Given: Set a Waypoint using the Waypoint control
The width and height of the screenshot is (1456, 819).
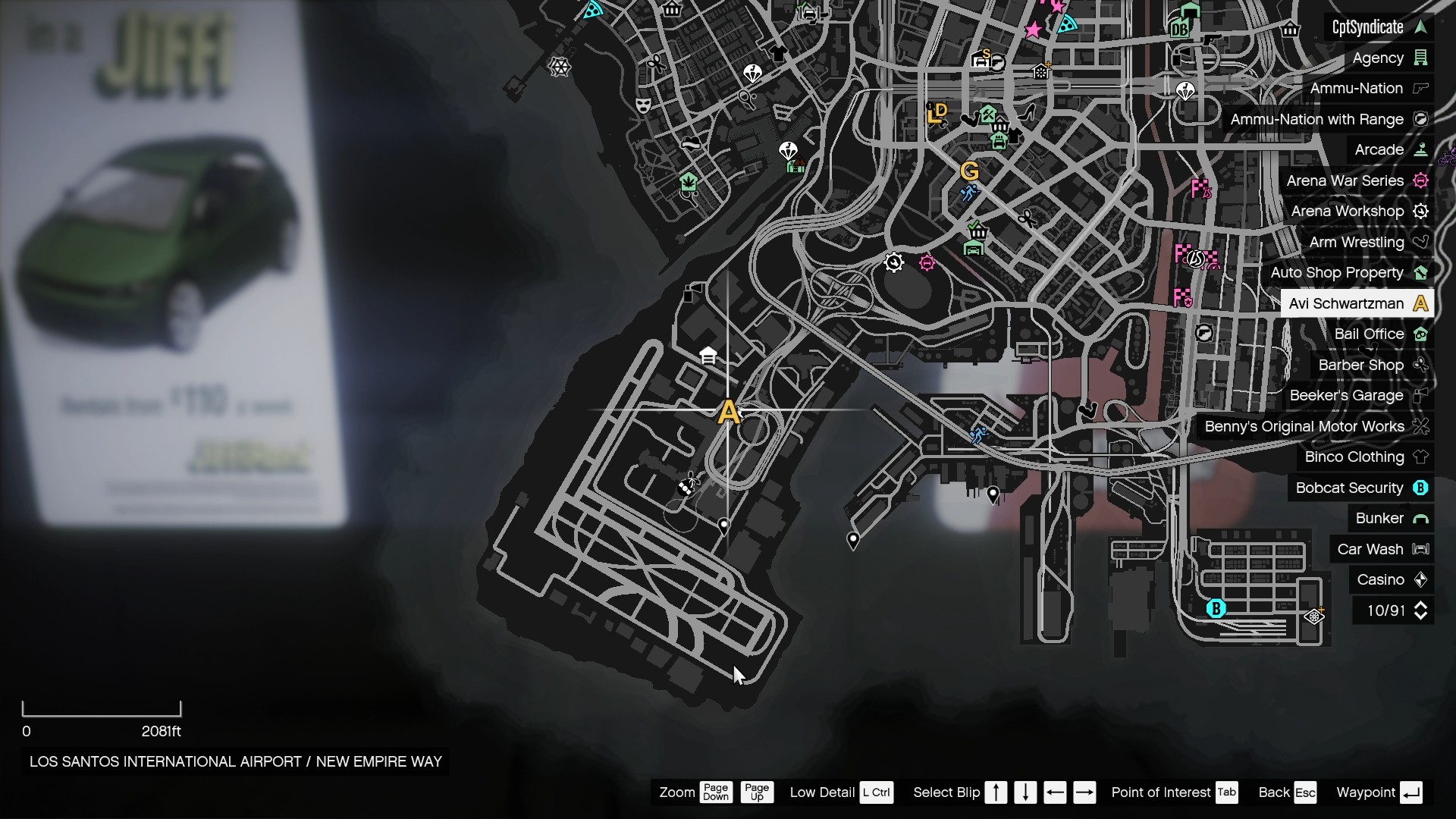Looking at the screenshot, I should 1412,792.
